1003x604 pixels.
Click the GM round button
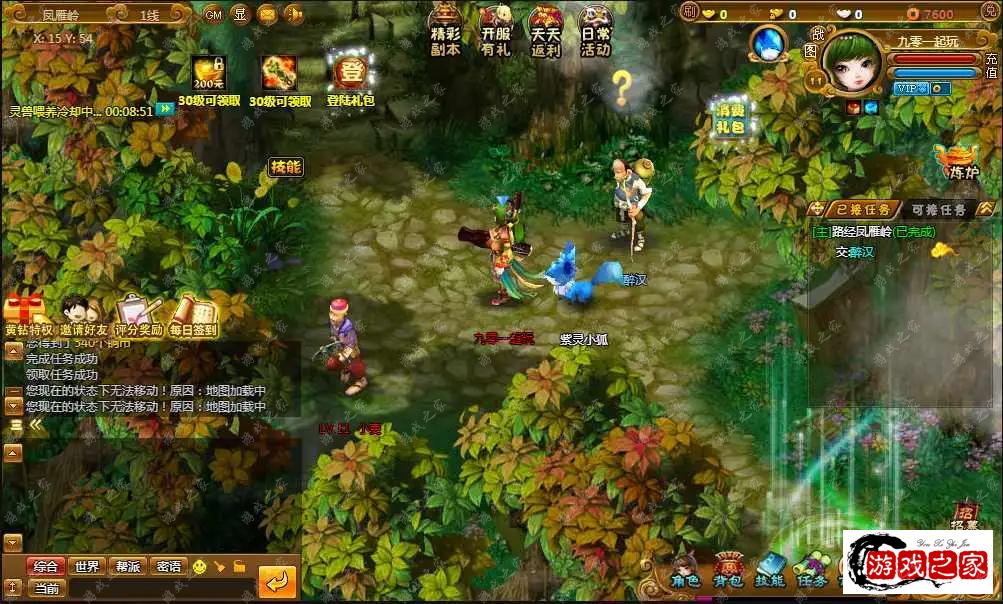(x=213, y=14)
